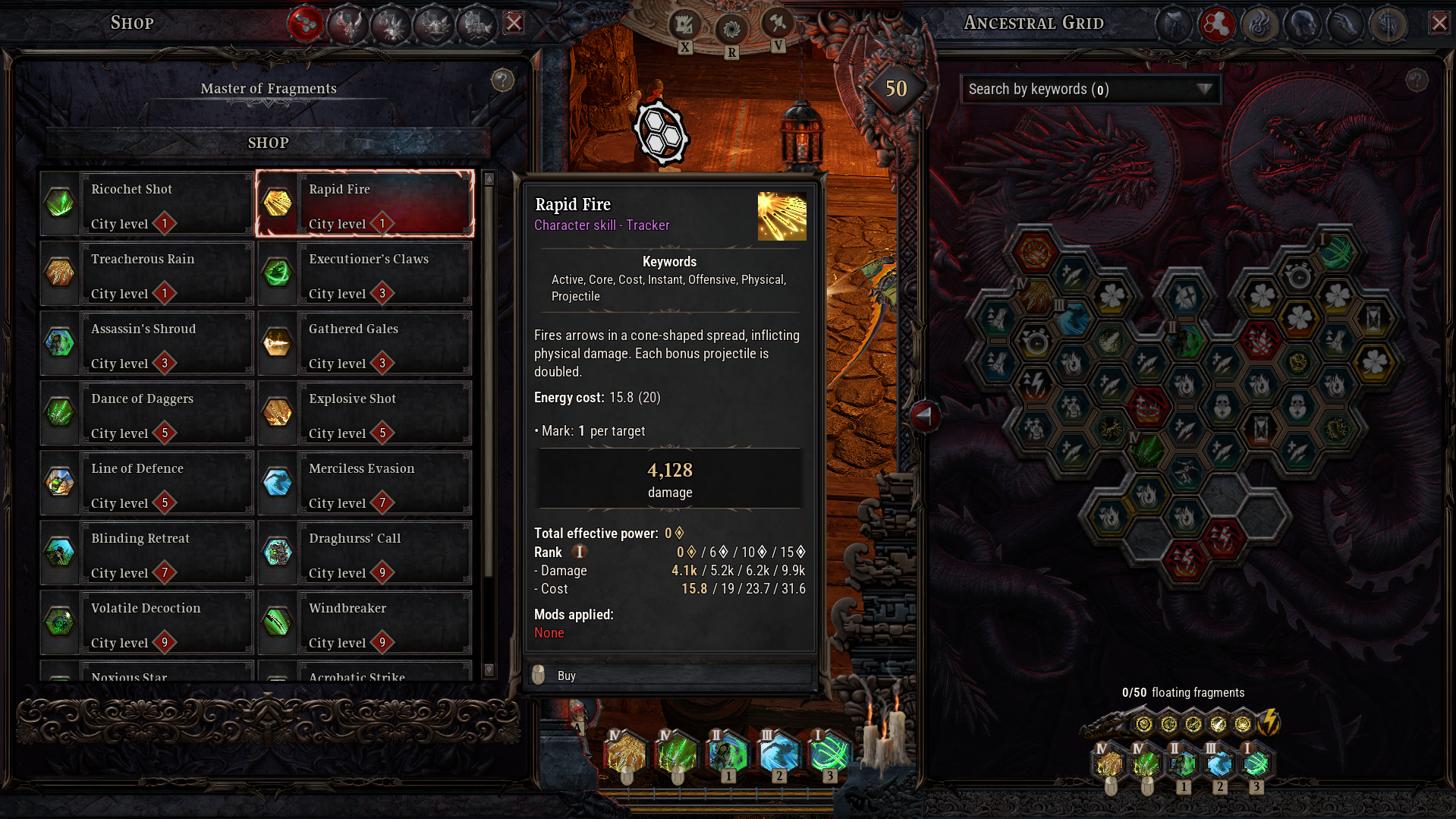
Task: Select Ricochet Shot in the shop list
Action: 147,204
